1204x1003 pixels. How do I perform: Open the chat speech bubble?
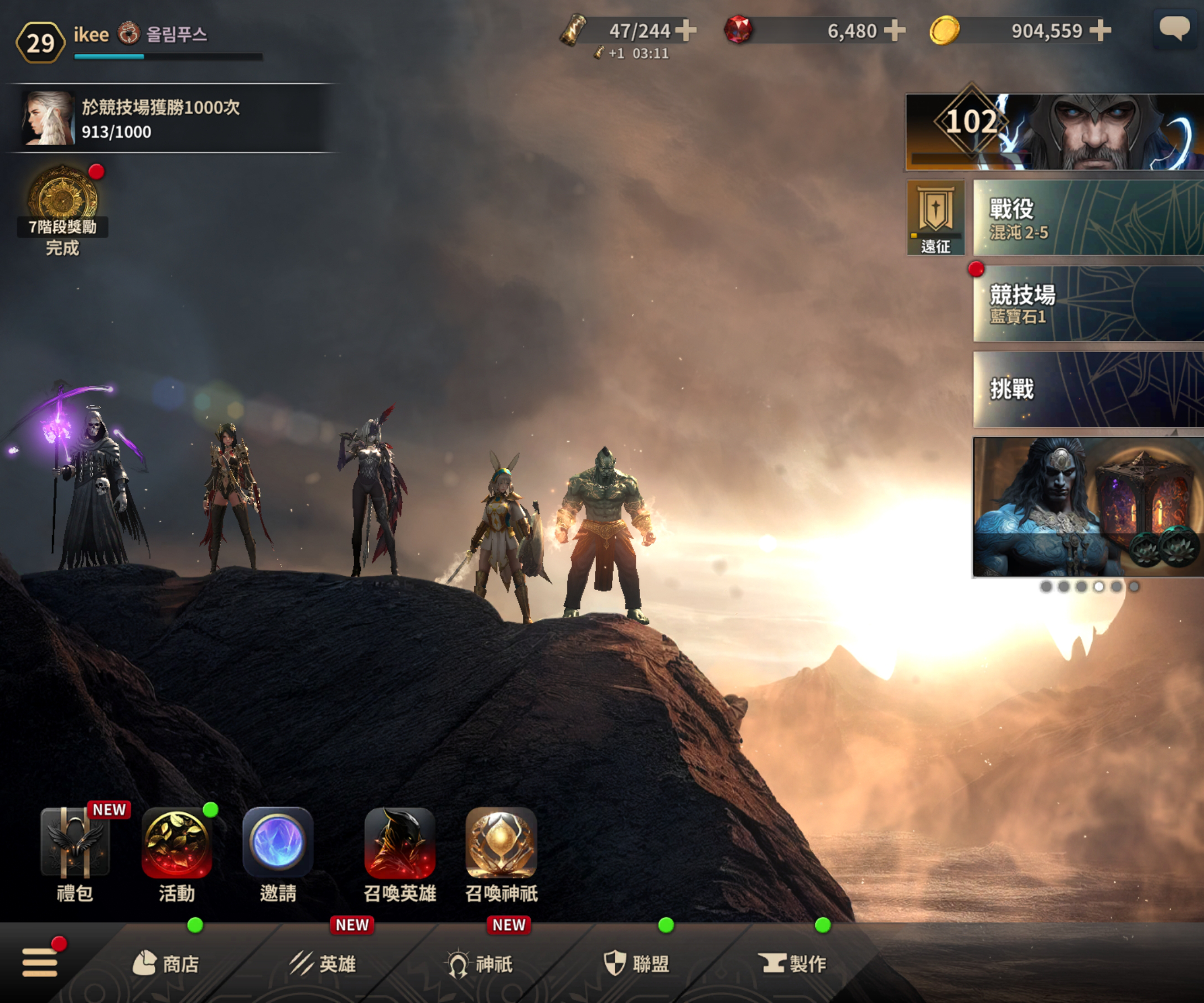[1174, 29]
